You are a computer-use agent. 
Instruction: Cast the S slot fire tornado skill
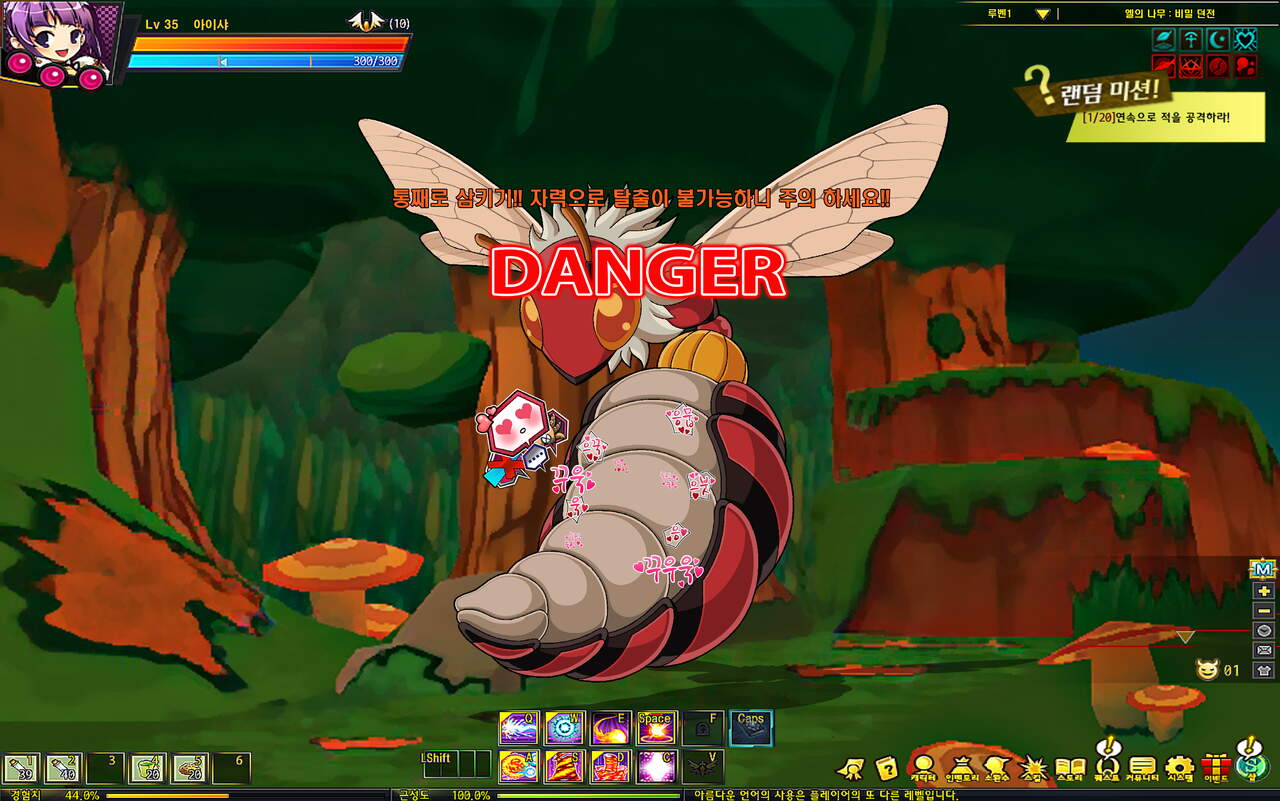[x=564, y=767]
